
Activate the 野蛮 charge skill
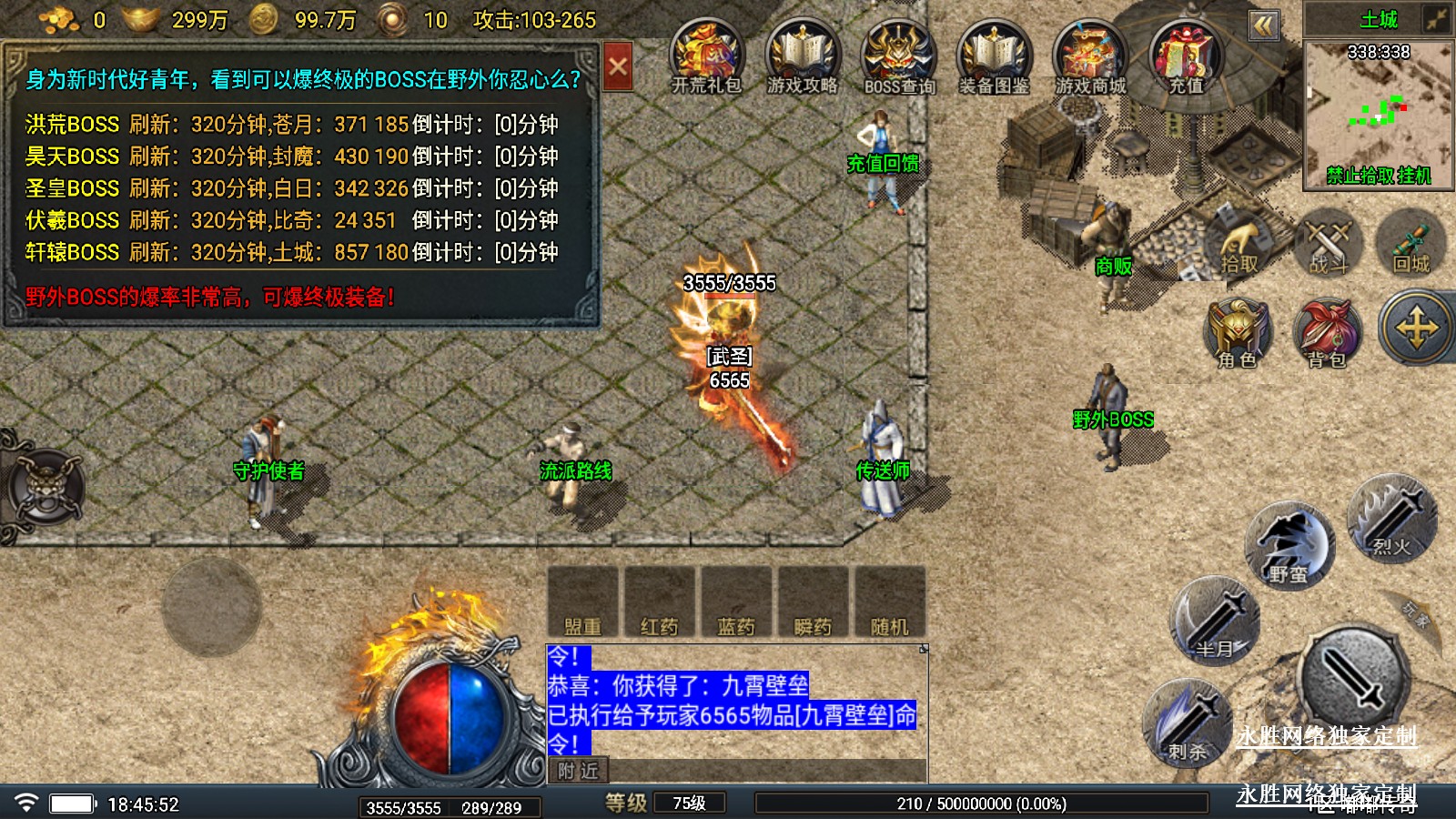(1289, 546)
